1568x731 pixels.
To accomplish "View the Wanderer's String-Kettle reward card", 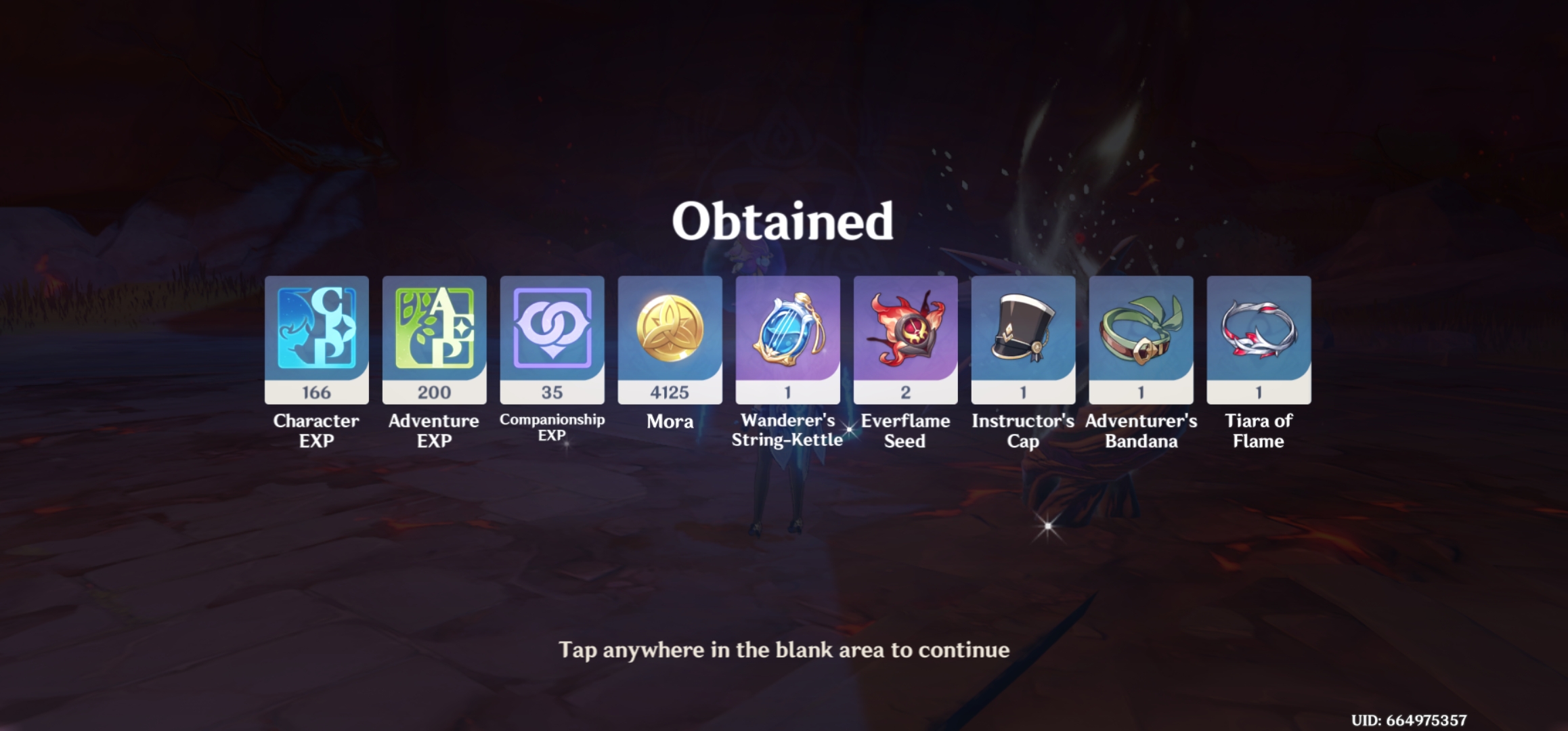I will click(x=787, y=338).
